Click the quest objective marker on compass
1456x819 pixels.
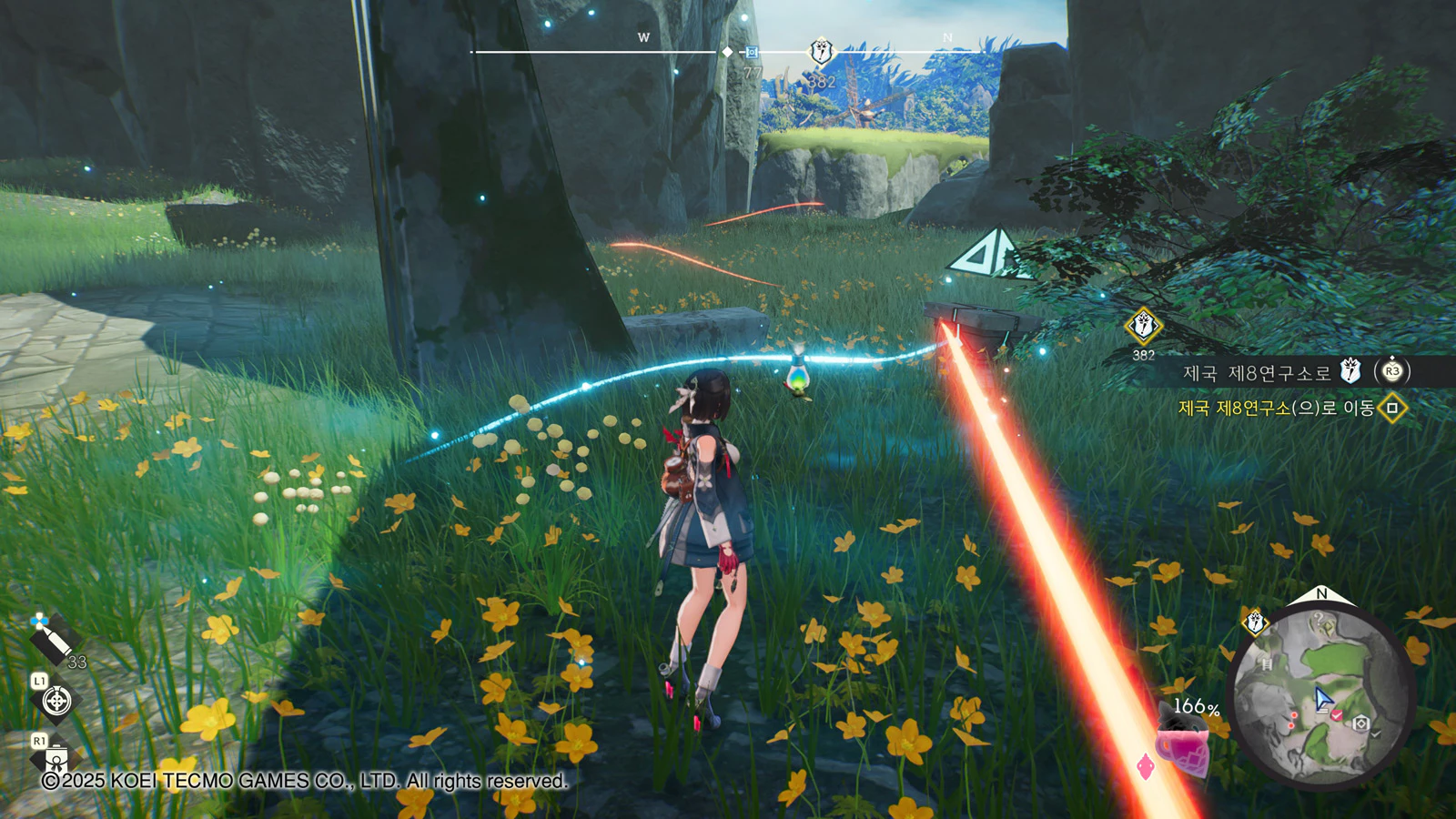tap(822, 51)
